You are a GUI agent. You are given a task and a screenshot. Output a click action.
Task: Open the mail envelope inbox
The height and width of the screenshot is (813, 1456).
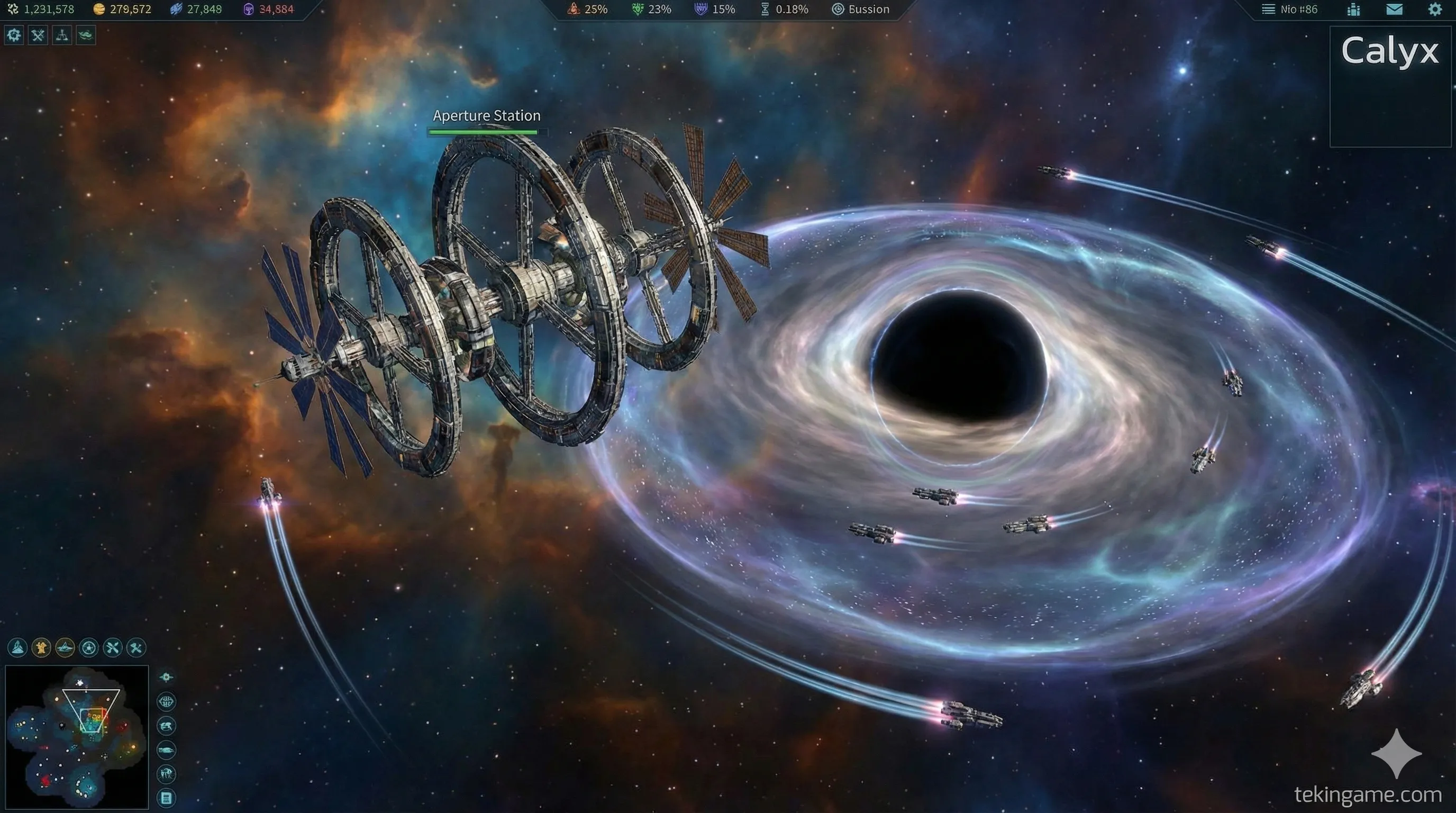point(1394,10)
